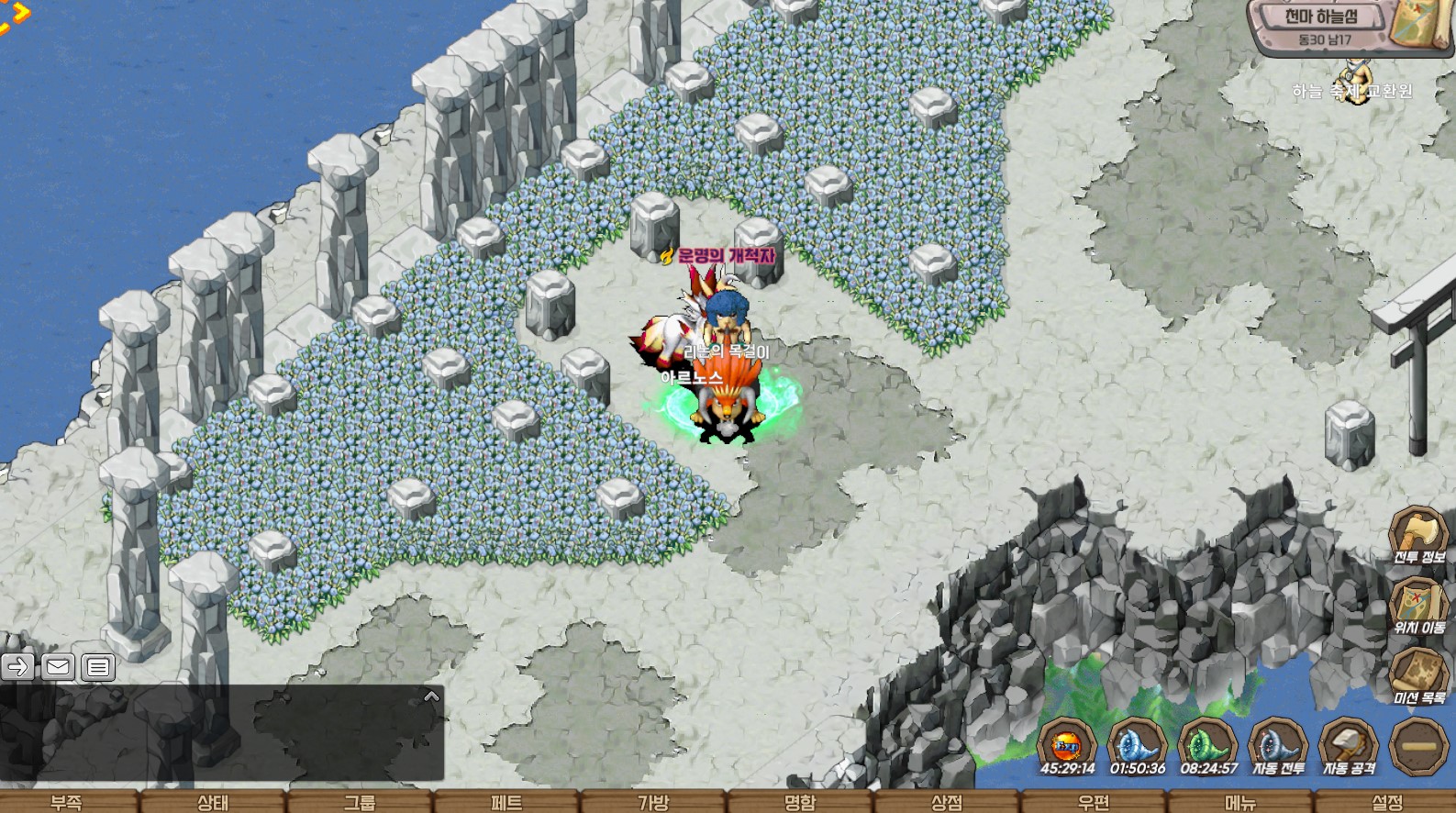Image resolution: width=1456 pixels, height=813 pixels.
Task: Open 위치 이동 location travel map icon
Action: click(1418, 602)
